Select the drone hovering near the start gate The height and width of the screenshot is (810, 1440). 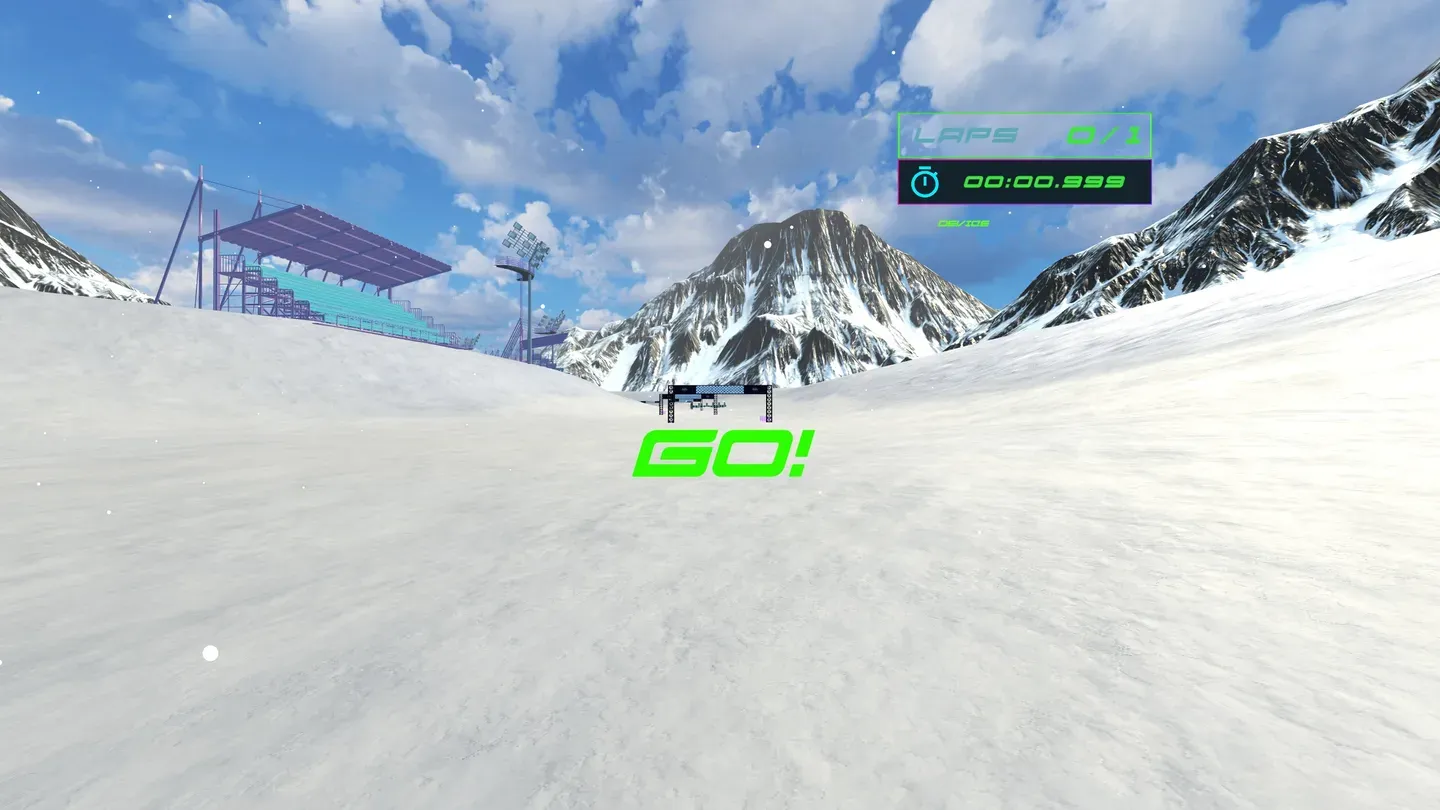[709, 406]
